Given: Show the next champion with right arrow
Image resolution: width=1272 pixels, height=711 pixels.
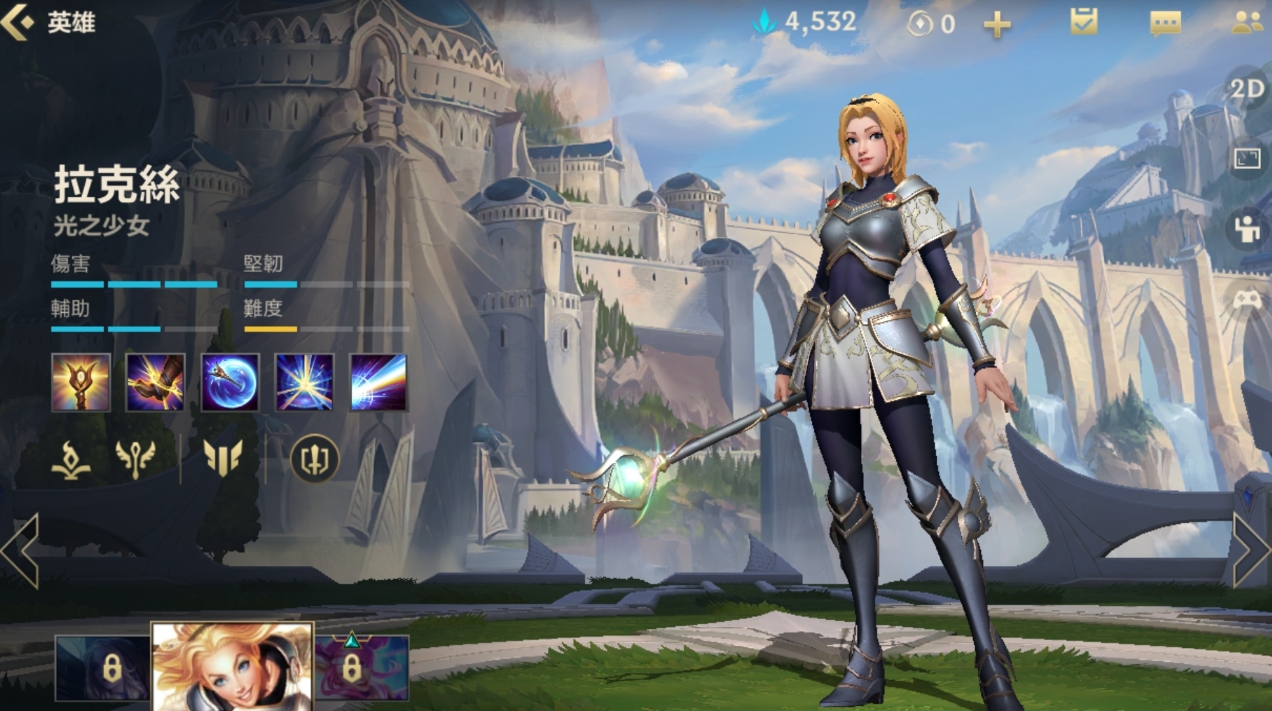Looking at the screenshot, I should (1250, 551).
